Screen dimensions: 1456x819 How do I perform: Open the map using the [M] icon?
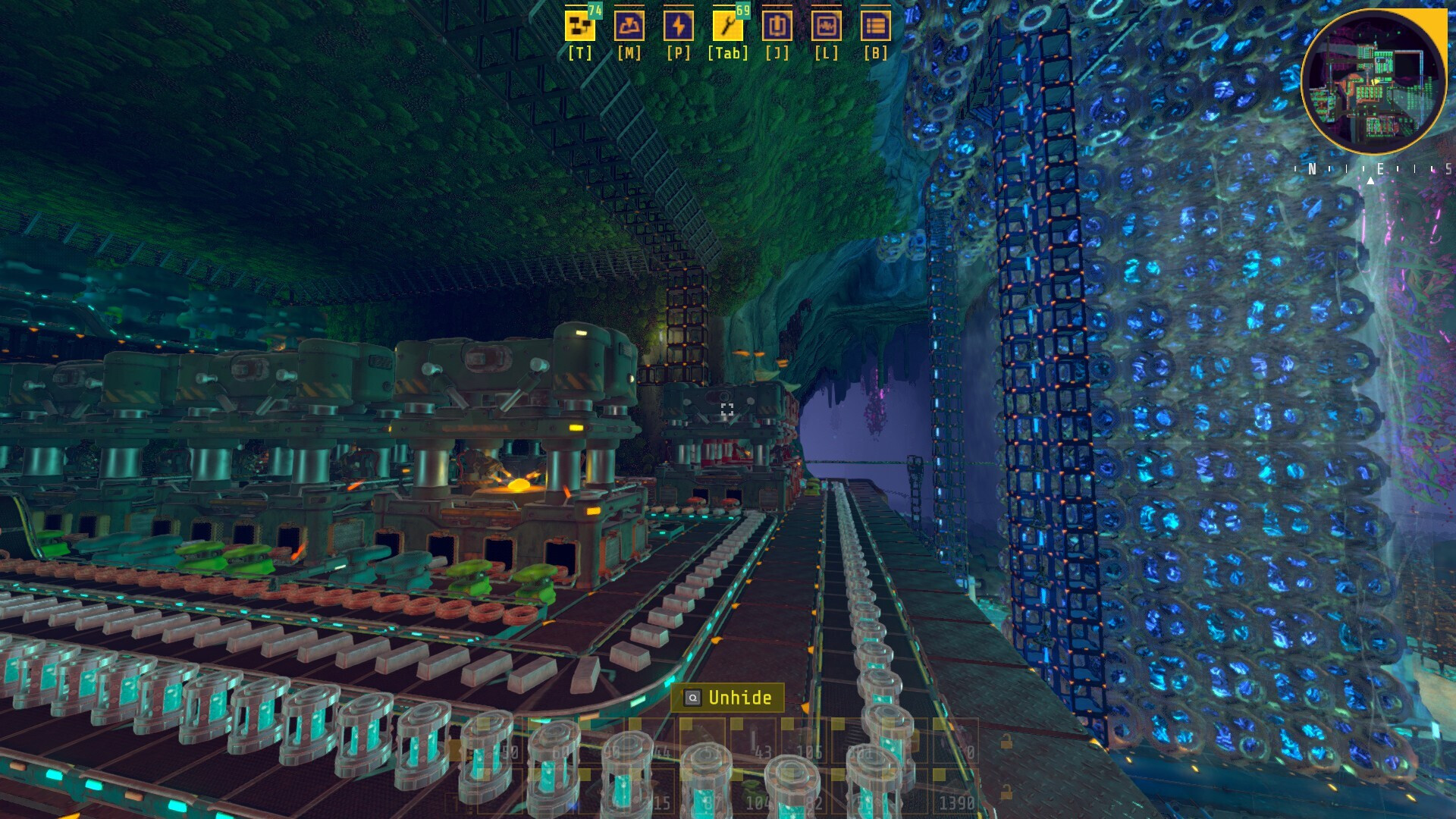[x=629, y=27]
